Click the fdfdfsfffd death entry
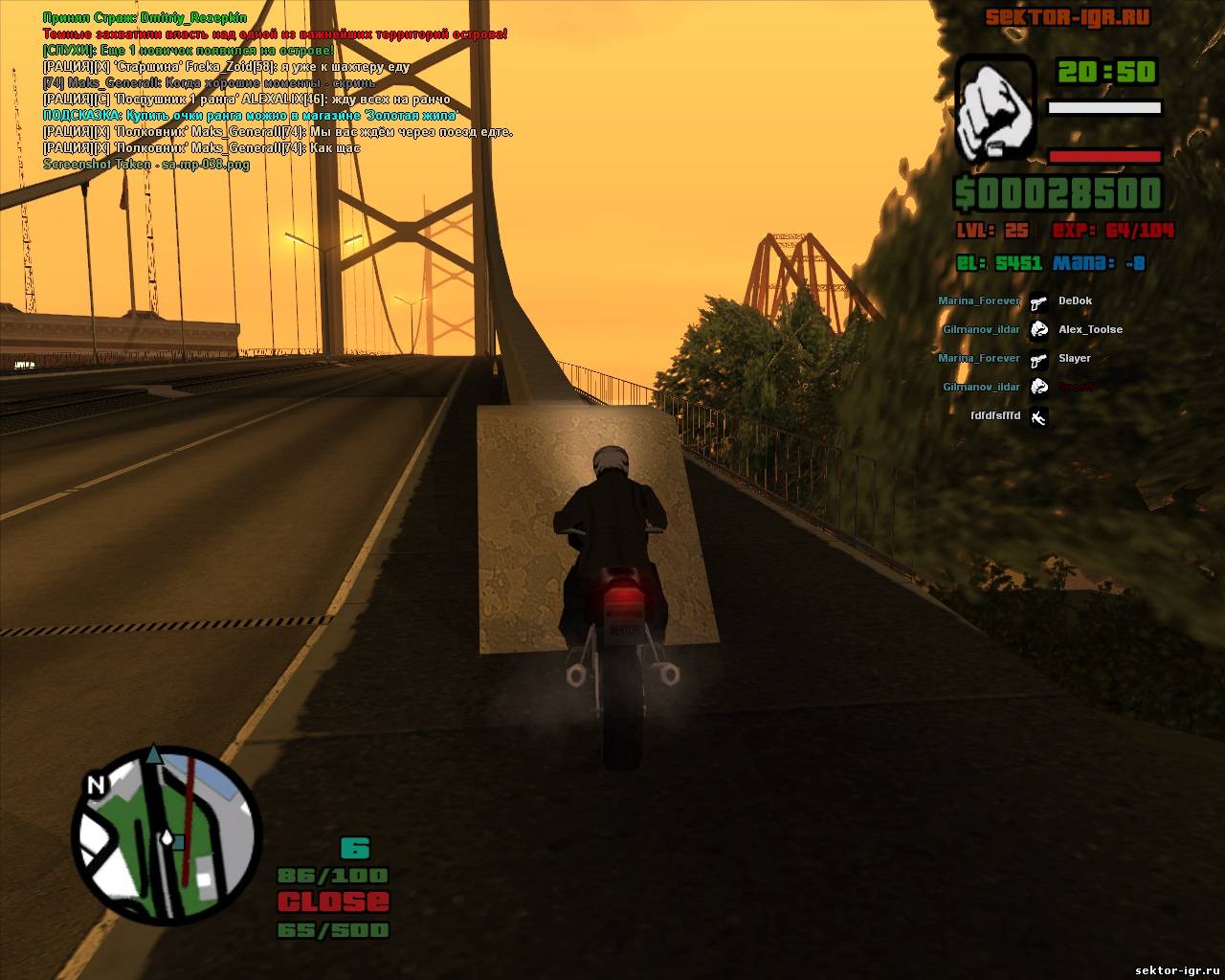Viewport: 1225px width, 980px height. pos(995,416)
